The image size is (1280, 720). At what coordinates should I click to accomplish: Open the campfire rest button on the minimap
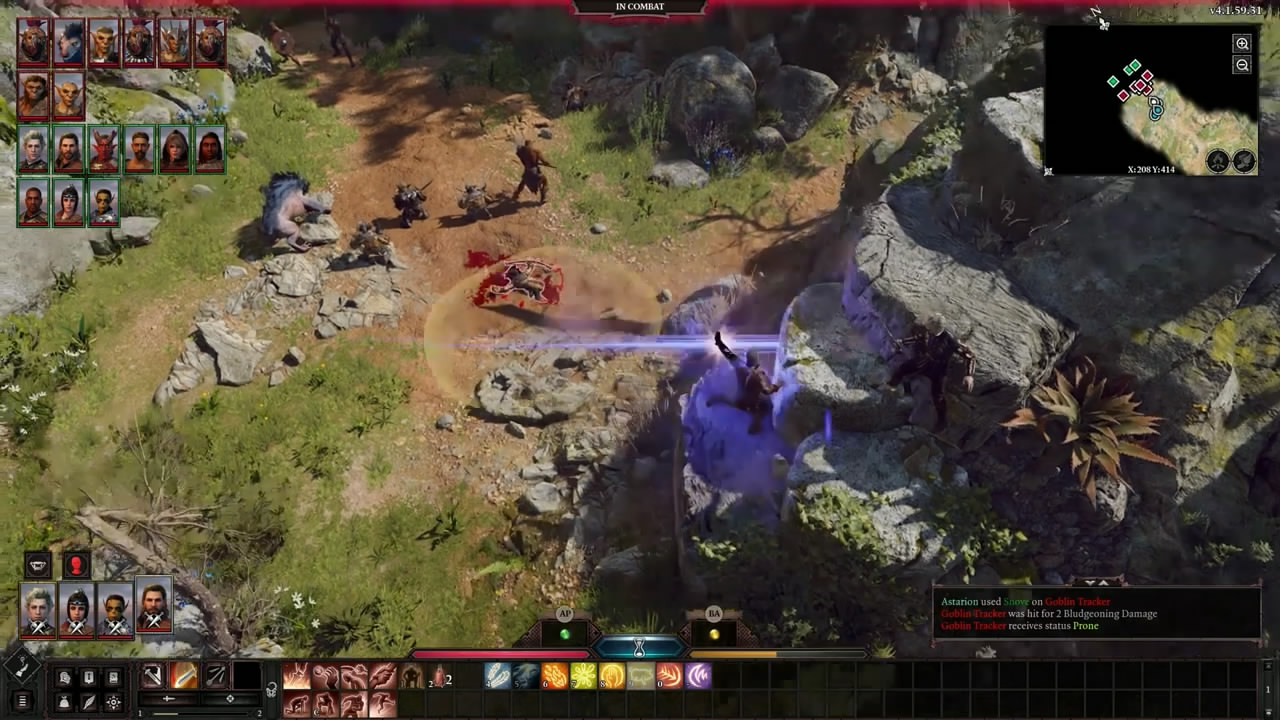[1217, 161]
